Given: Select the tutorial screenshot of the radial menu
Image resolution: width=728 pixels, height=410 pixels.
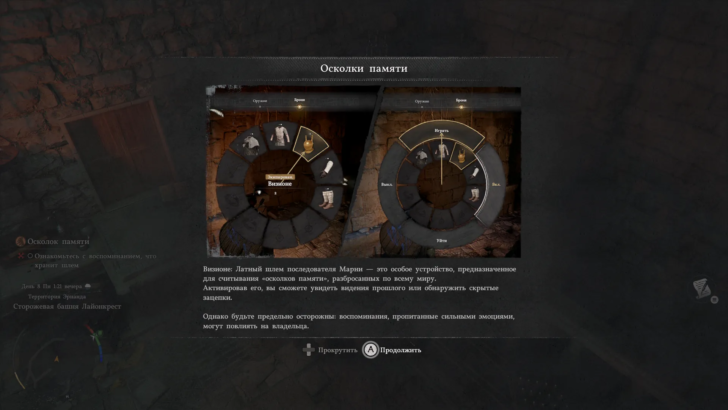Looking at the screenshot, I should click(x=363, y=171).
